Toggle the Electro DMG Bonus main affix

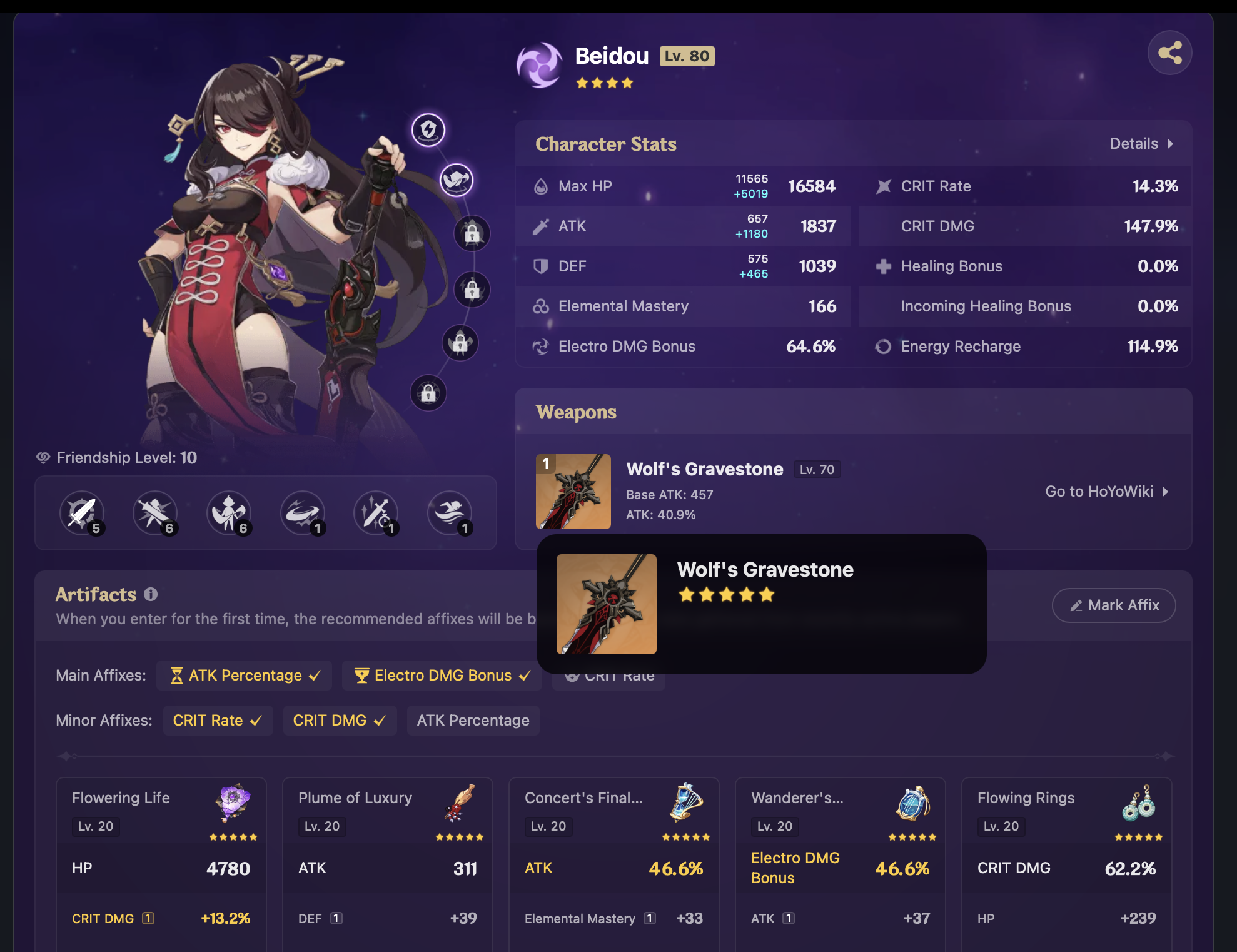point(442,676)
